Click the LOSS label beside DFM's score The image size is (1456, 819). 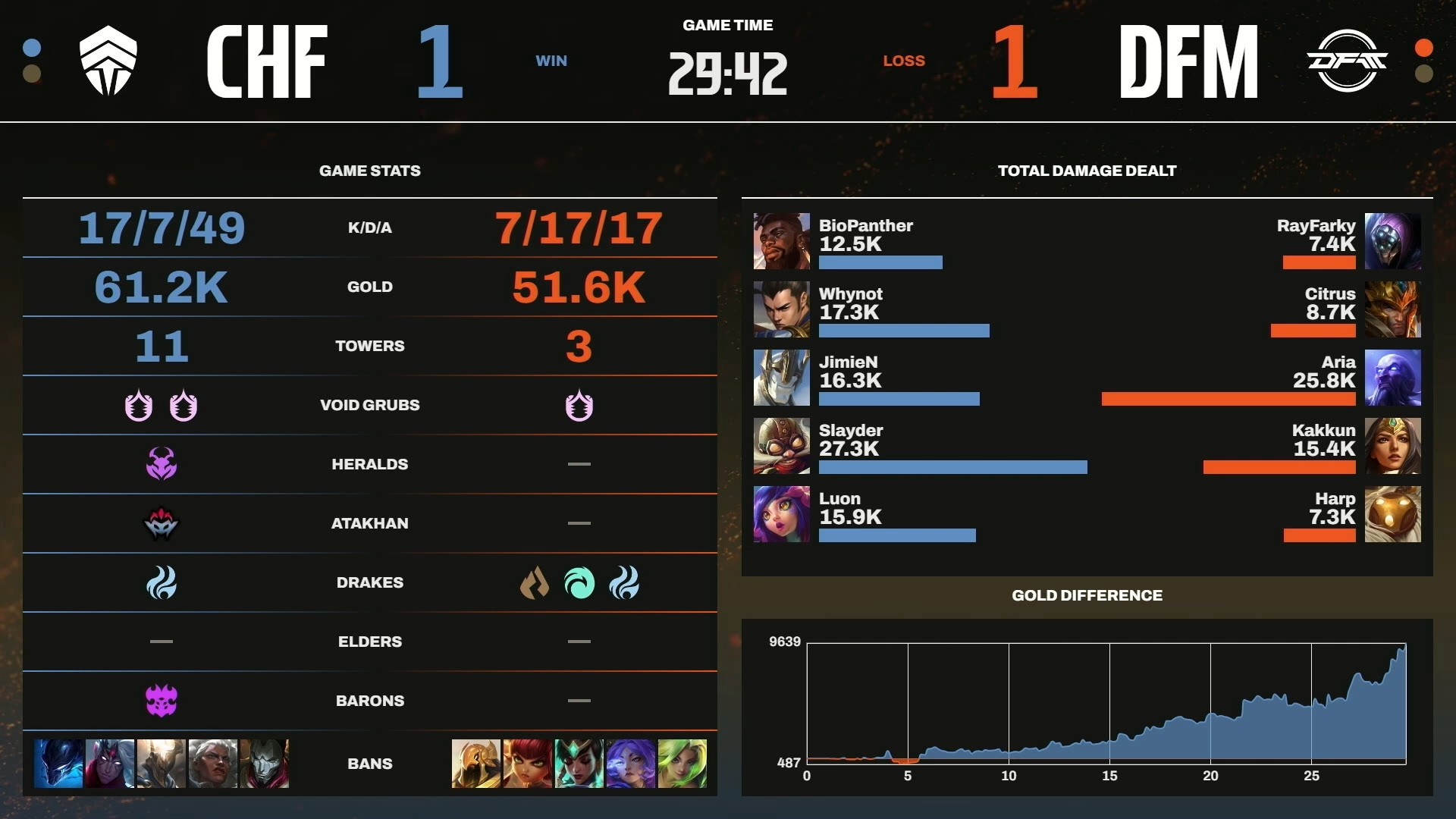pyautogui.click(x=904, y=61)
